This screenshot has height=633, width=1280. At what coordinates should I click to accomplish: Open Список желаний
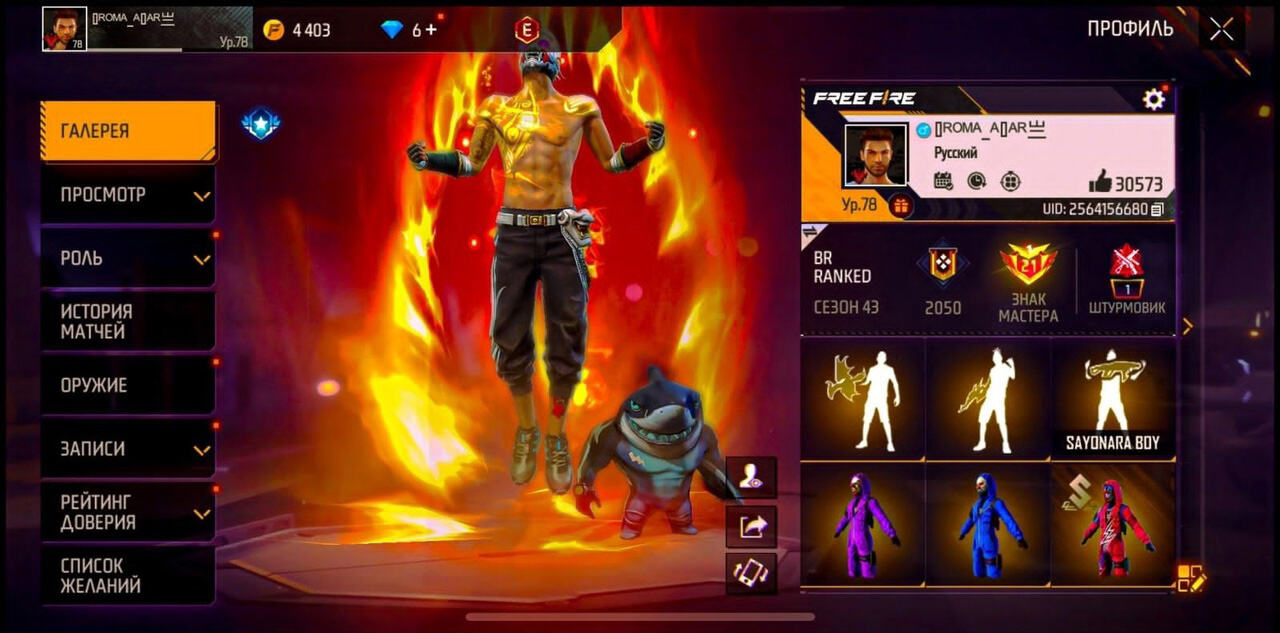pyautogui.click(x=128, y=575)
